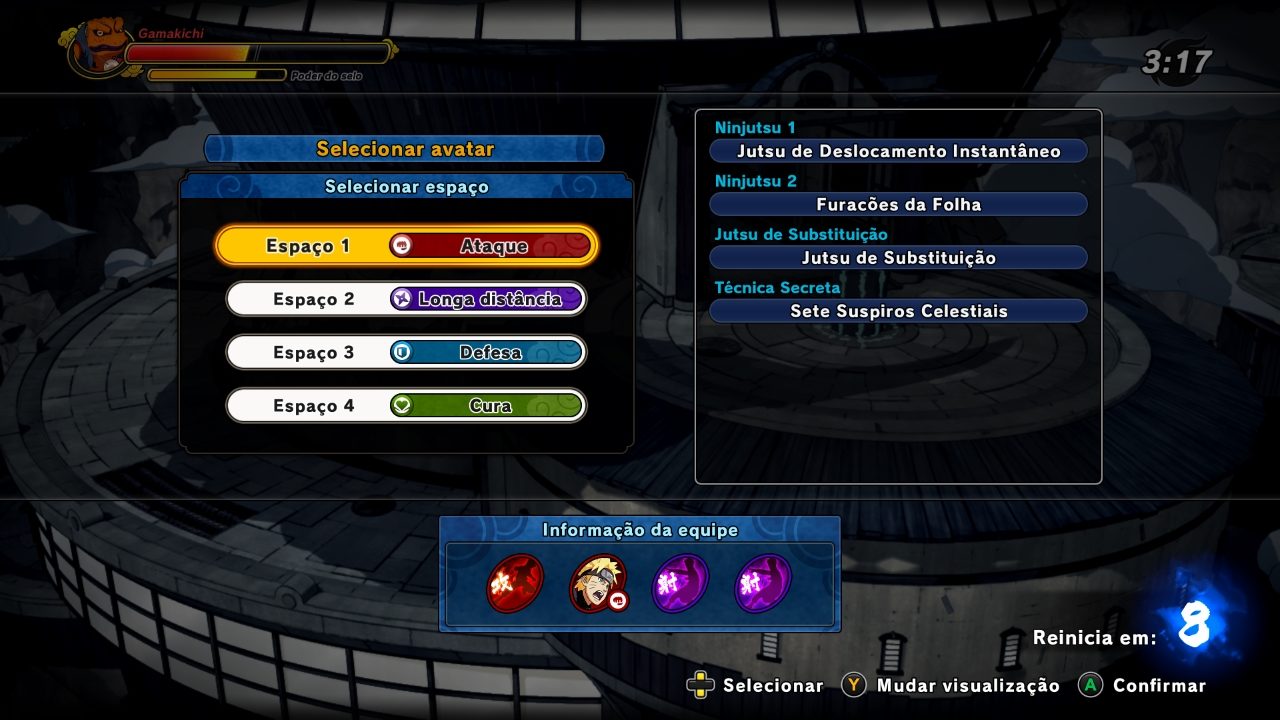The height and width of the screenshot is (720, 1280).
Task: Click the Jutsu de Substituição entry
Action: (898, 257)
